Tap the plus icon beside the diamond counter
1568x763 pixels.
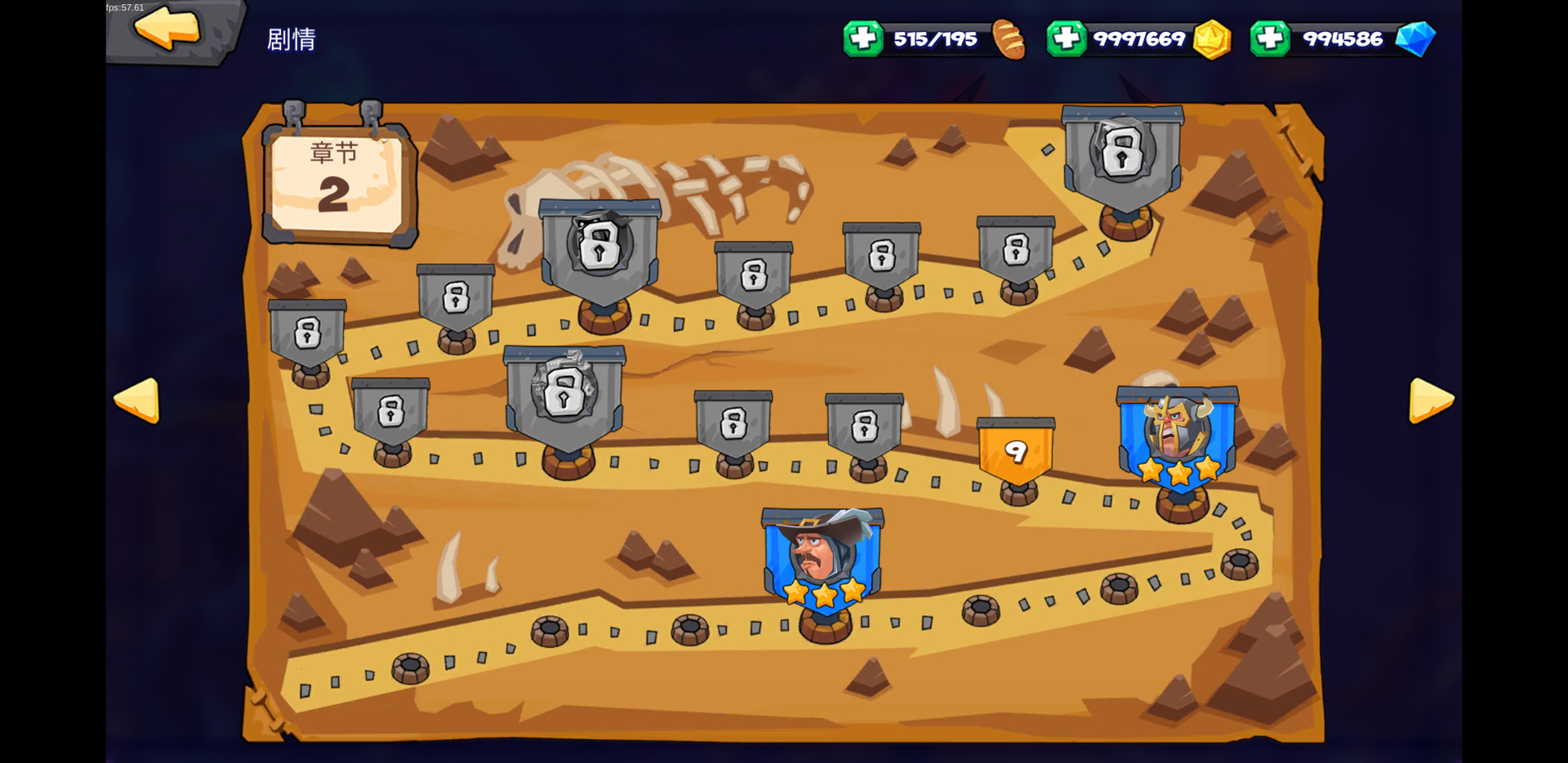(1271, 38)
